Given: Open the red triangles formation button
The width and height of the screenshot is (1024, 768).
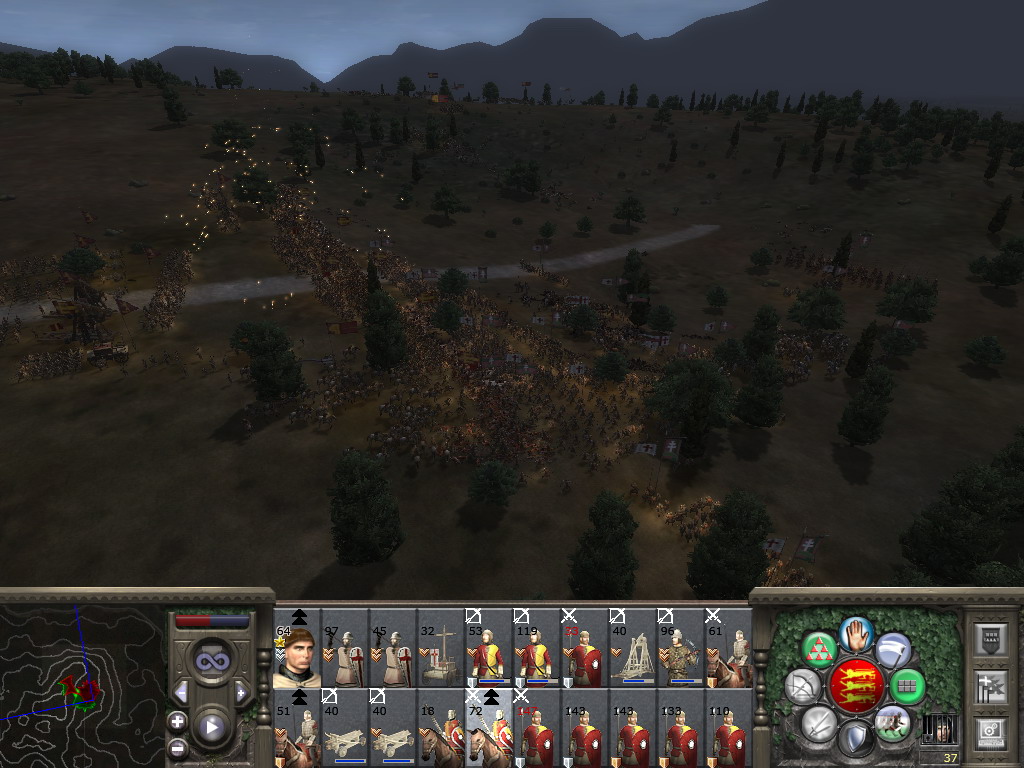Looking at the screenshot, I should 820,649.
